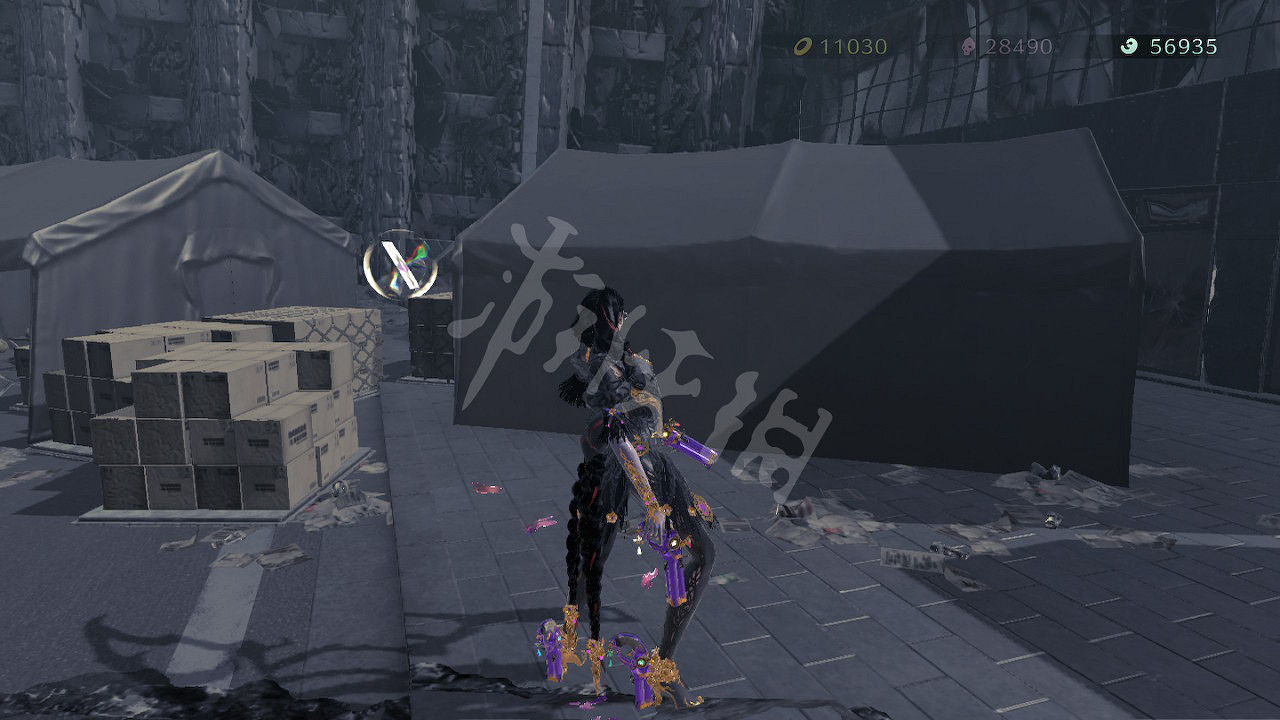
Task: Select the currency value reading 28490
Action: 1017,45
